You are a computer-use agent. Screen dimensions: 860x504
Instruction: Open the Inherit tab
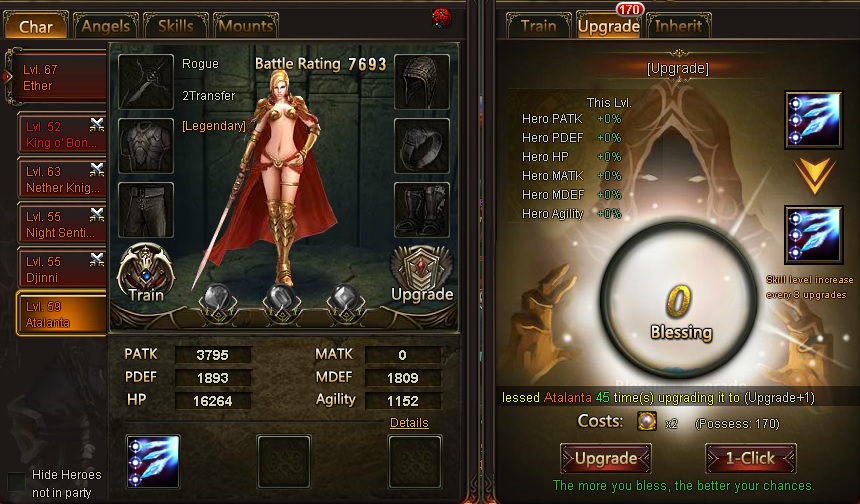tap(678, 26)
